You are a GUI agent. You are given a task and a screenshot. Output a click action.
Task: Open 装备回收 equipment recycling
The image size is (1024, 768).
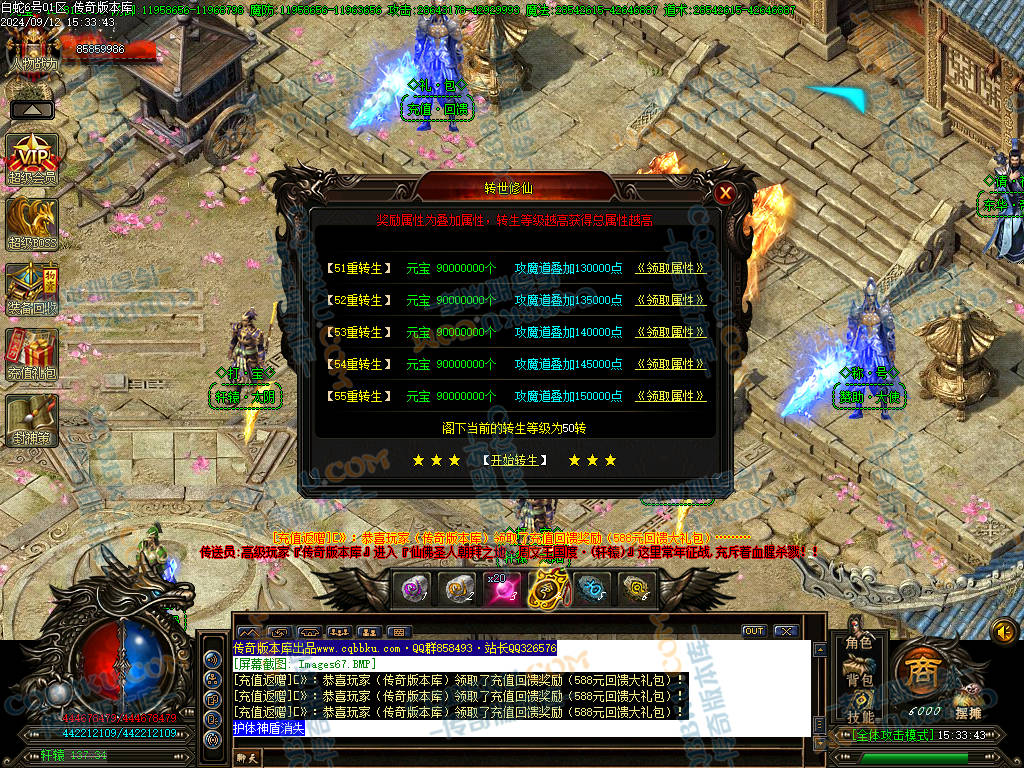tap(32, 289)
